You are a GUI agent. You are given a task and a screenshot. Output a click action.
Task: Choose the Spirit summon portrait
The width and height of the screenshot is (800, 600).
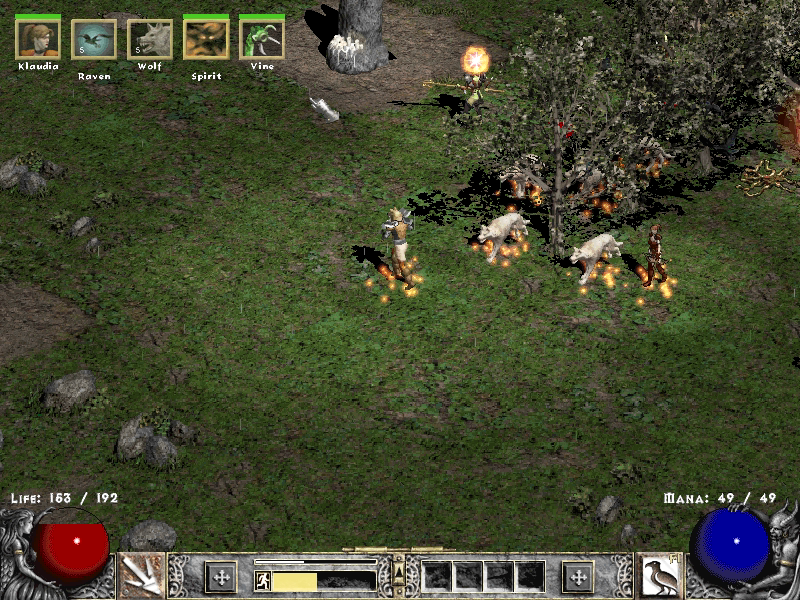tap(206, 40)
